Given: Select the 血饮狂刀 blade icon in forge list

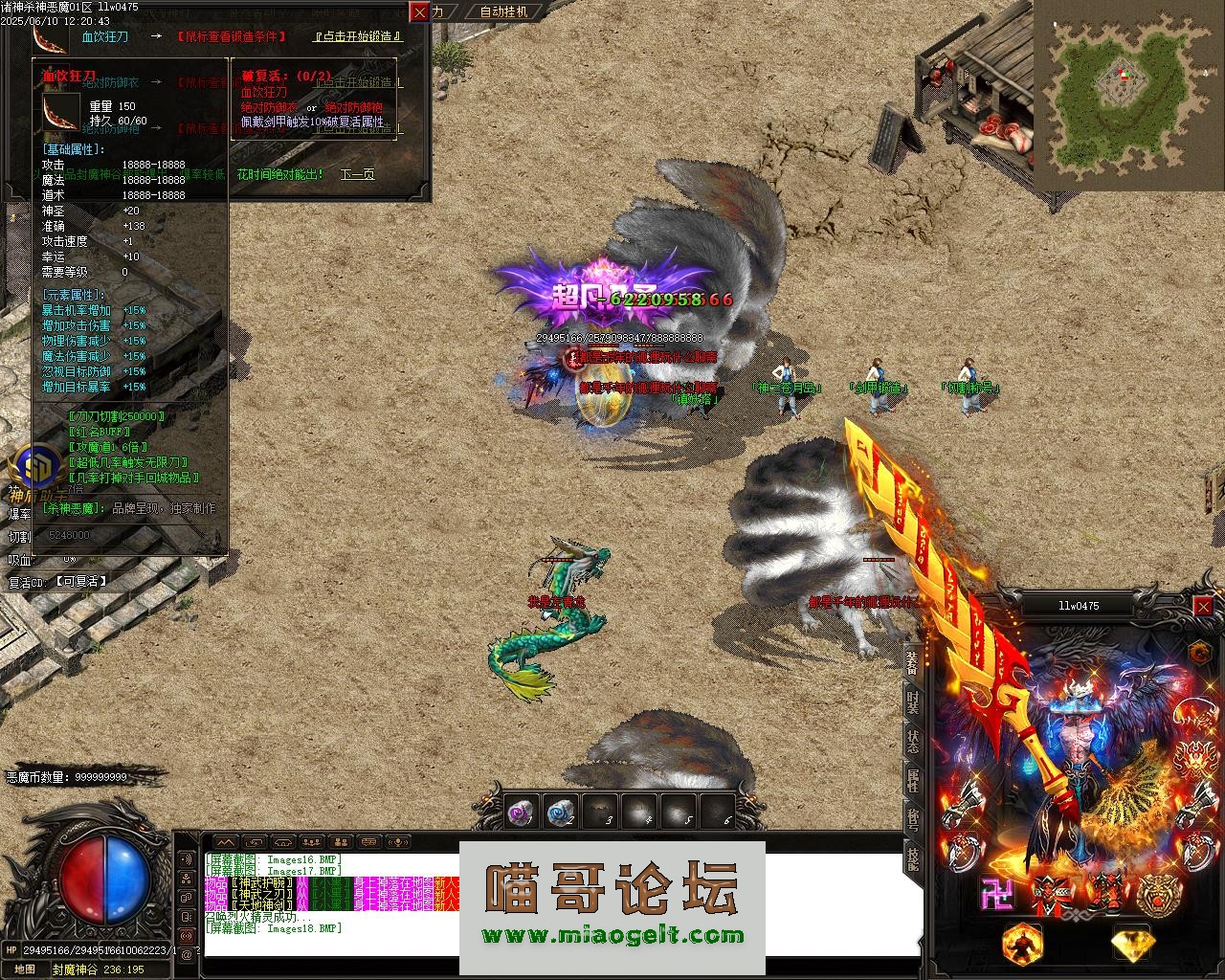Looking at the screenshot, I should click(x=50, y=36).
